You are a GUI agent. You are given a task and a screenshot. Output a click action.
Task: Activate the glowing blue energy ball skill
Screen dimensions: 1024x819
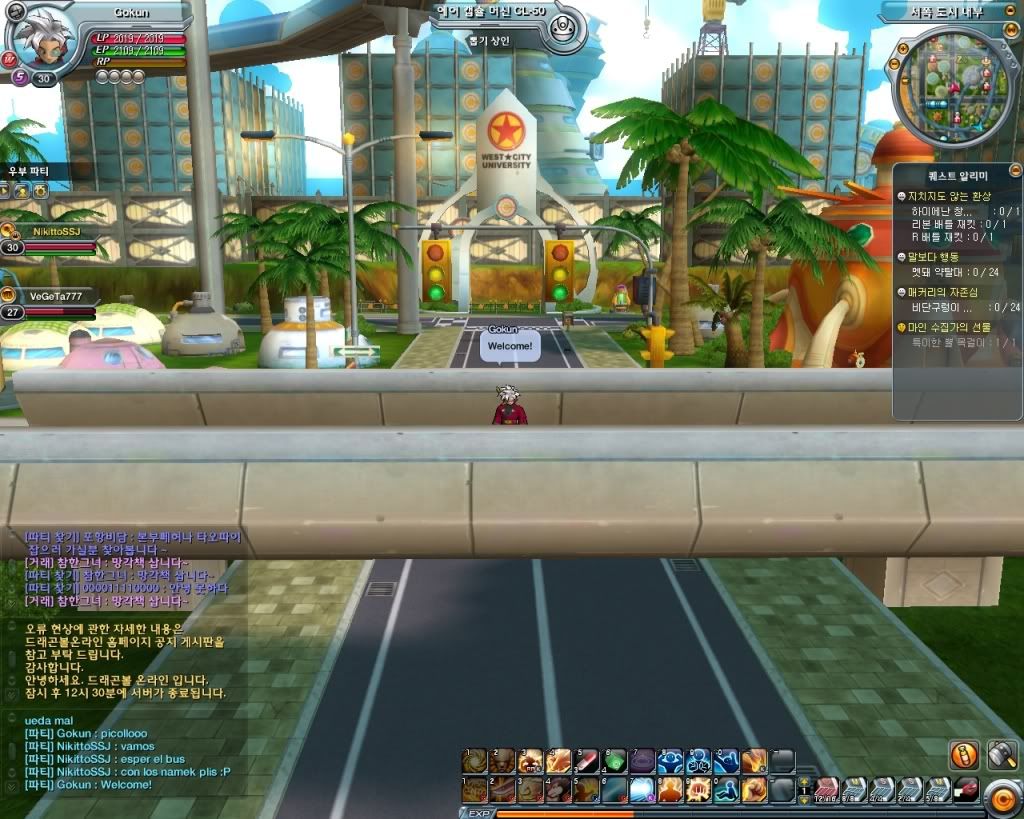[642, 790]
